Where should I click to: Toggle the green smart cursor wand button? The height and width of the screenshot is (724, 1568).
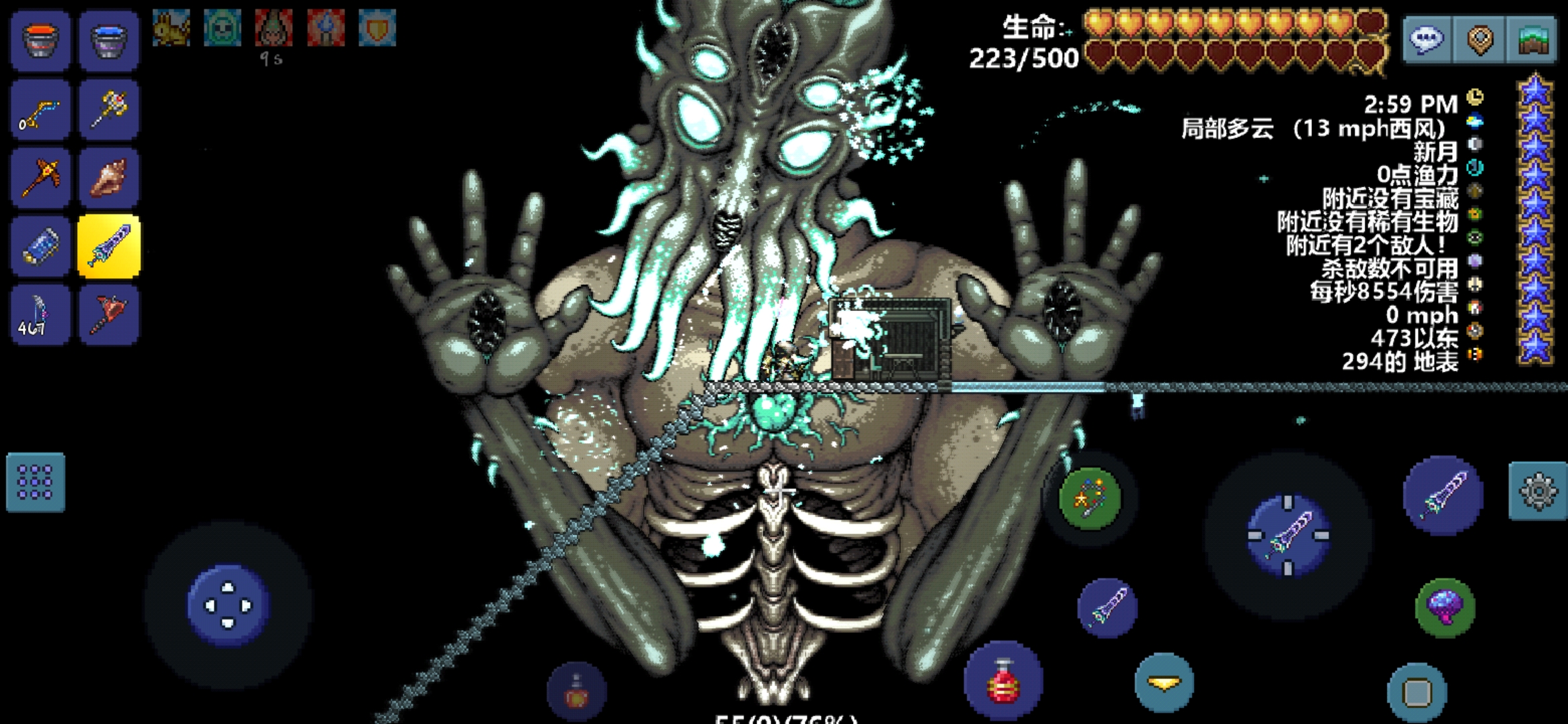(x=1090, y=499)
